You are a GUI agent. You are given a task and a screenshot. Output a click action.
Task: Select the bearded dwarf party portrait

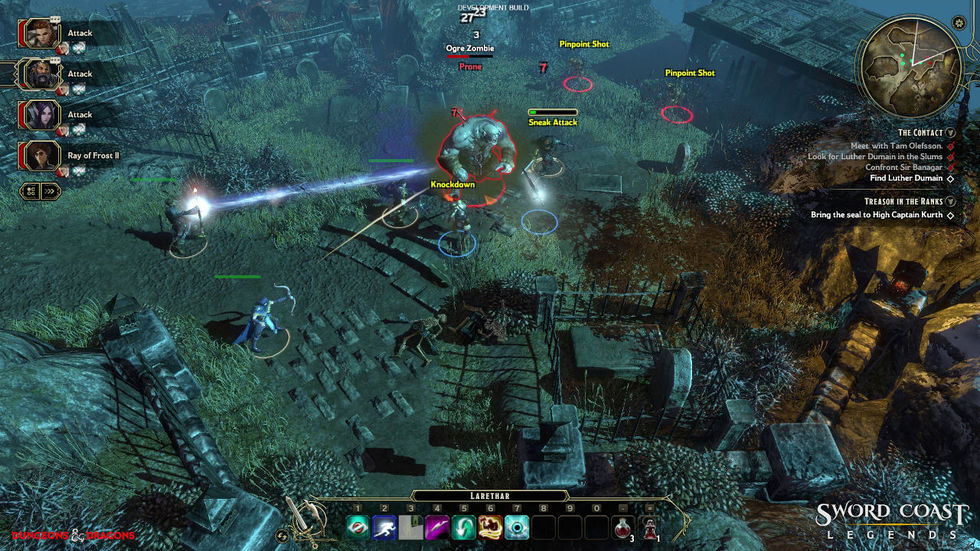(40, 73)
